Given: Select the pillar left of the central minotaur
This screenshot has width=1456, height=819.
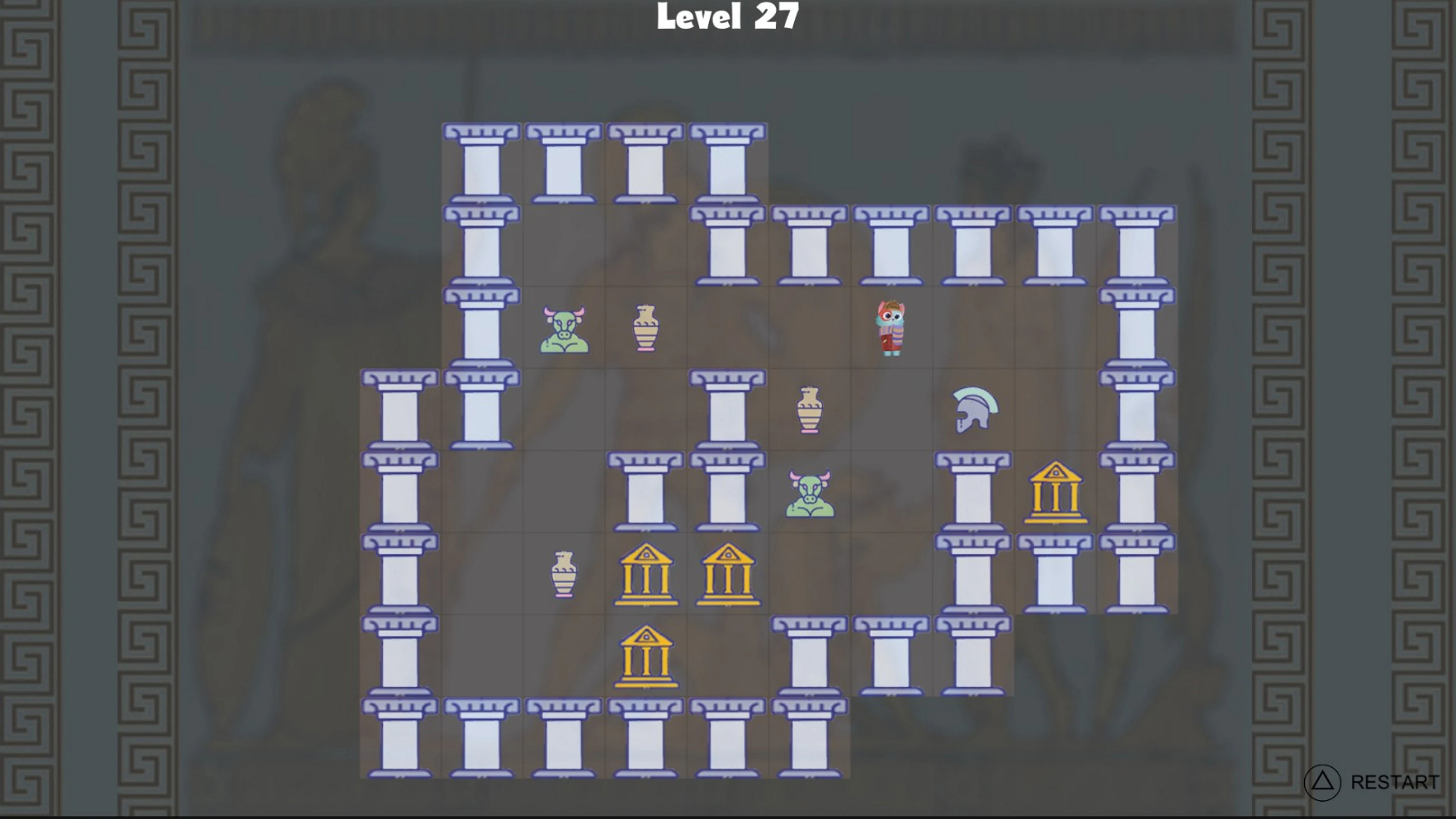Looking at the screenshot, I should click(x=728, y=492).
